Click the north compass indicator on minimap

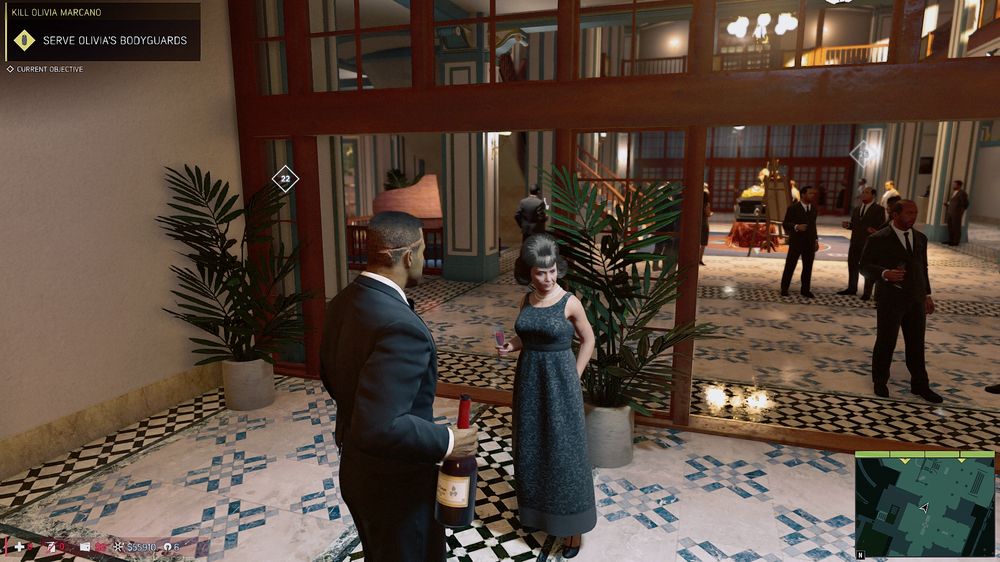[859, 553]
